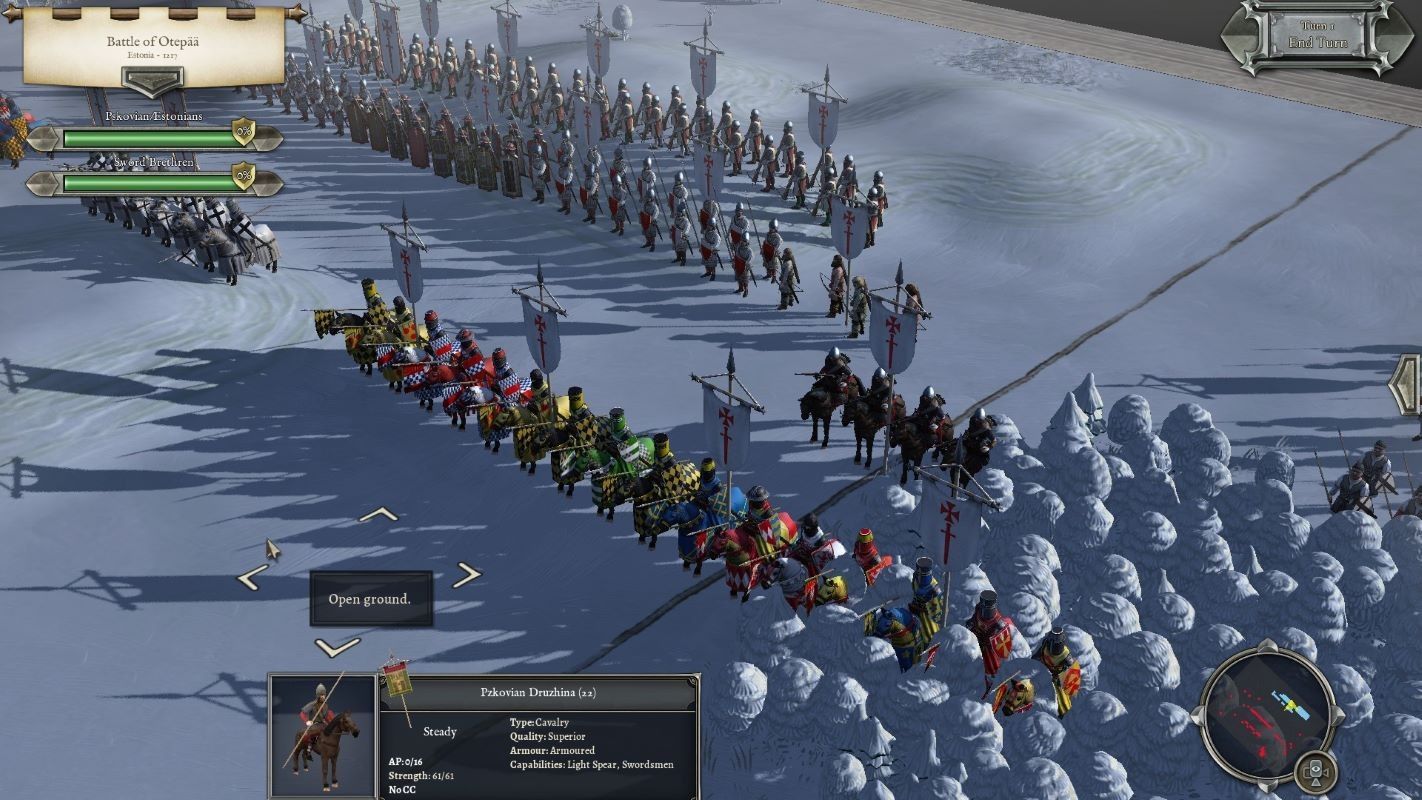Expand the Battle of Otepää banner arrow
This screenshot has width=1422, height=800.
pos(151,79)
